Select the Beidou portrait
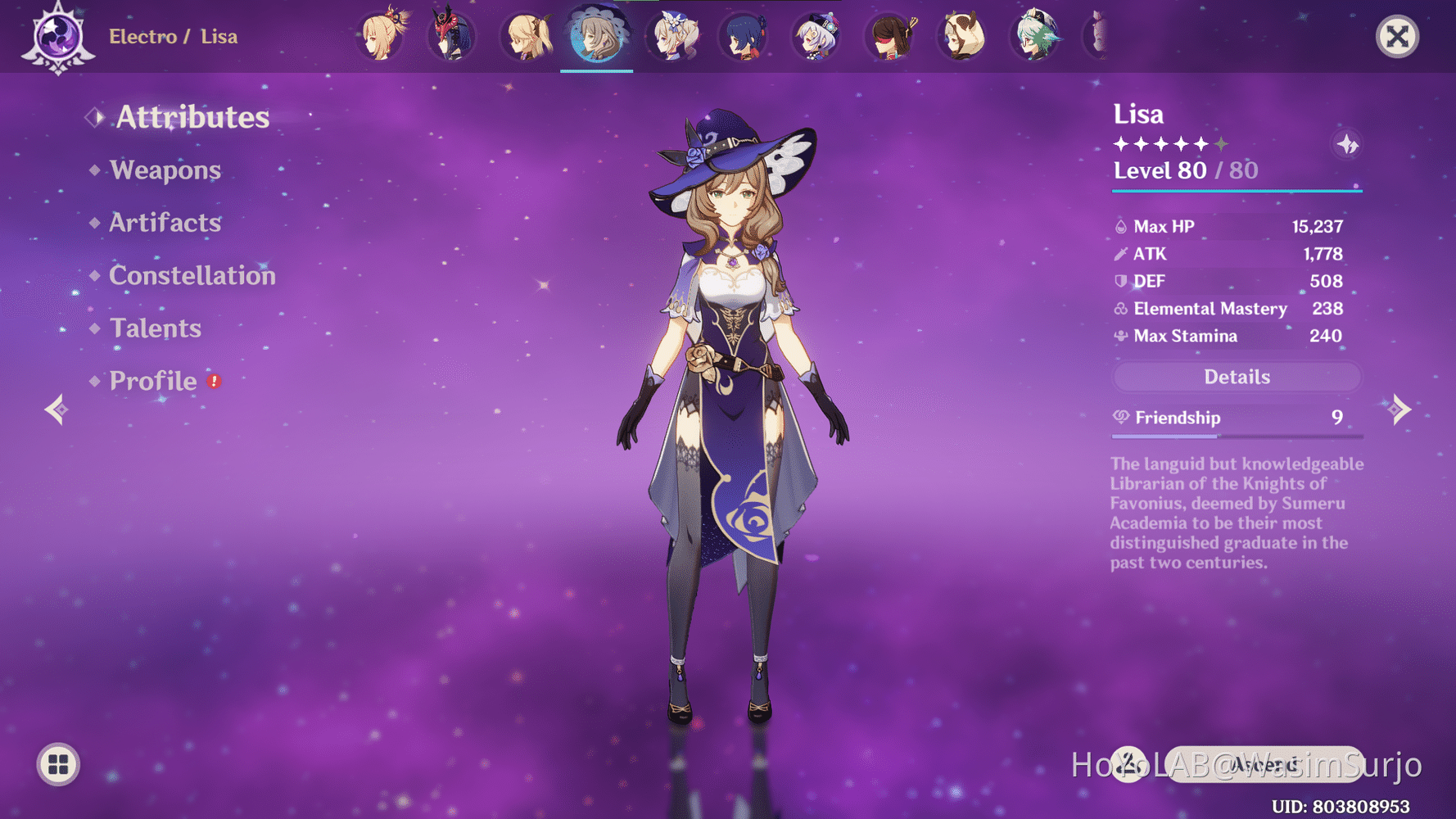Screen dimensions: 1456x819 891,36
